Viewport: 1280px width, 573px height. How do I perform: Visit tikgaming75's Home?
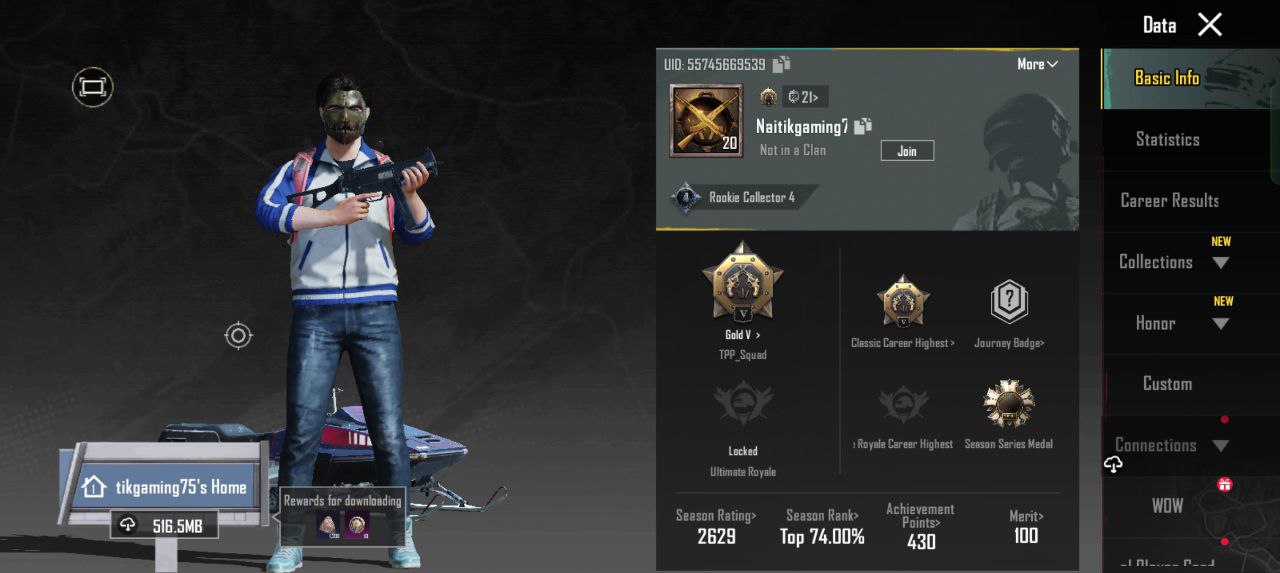click(x=167, y=488)
